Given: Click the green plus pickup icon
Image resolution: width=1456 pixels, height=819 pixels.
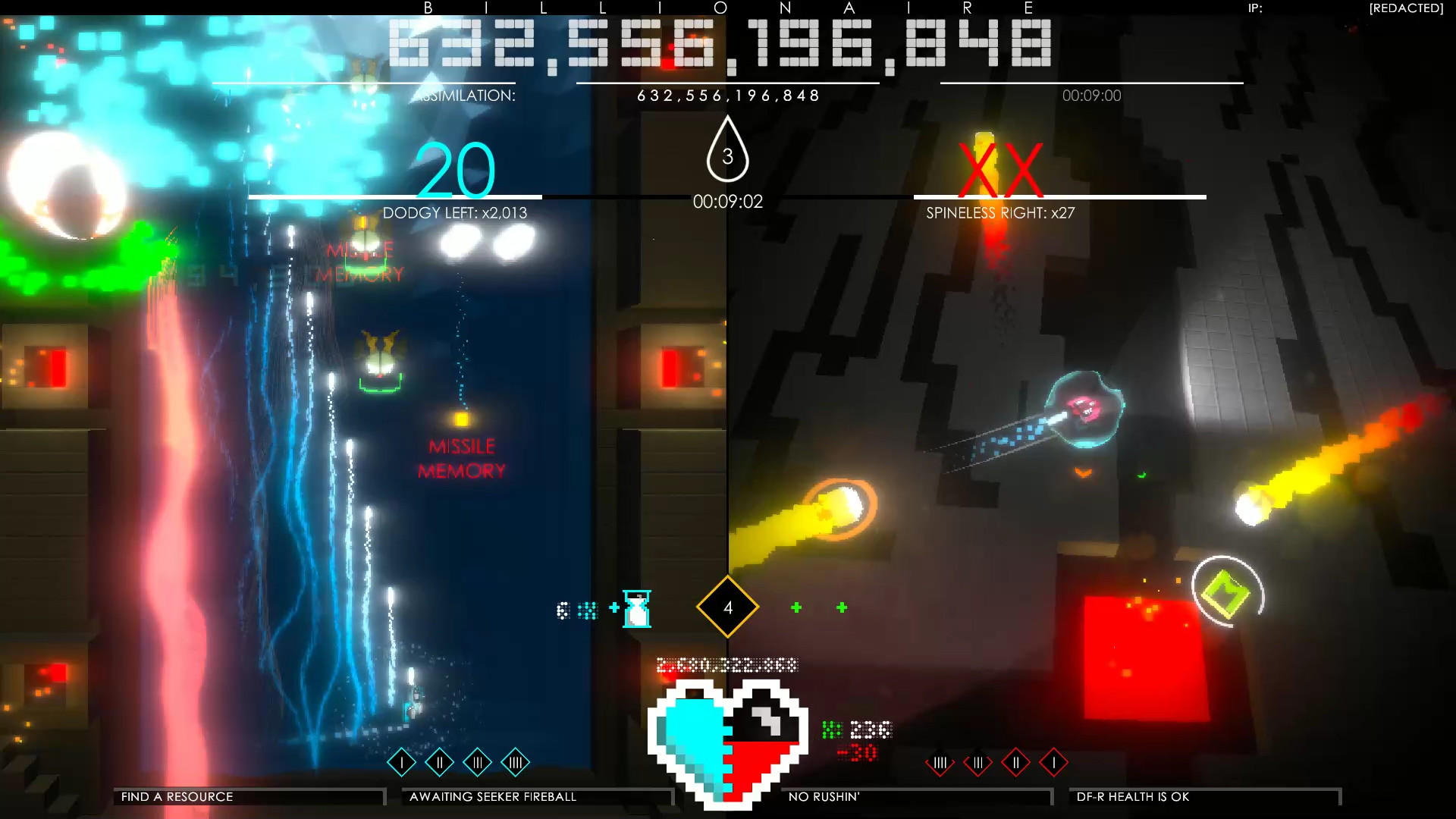Looking at the screenshot, I should pos(795,607).
